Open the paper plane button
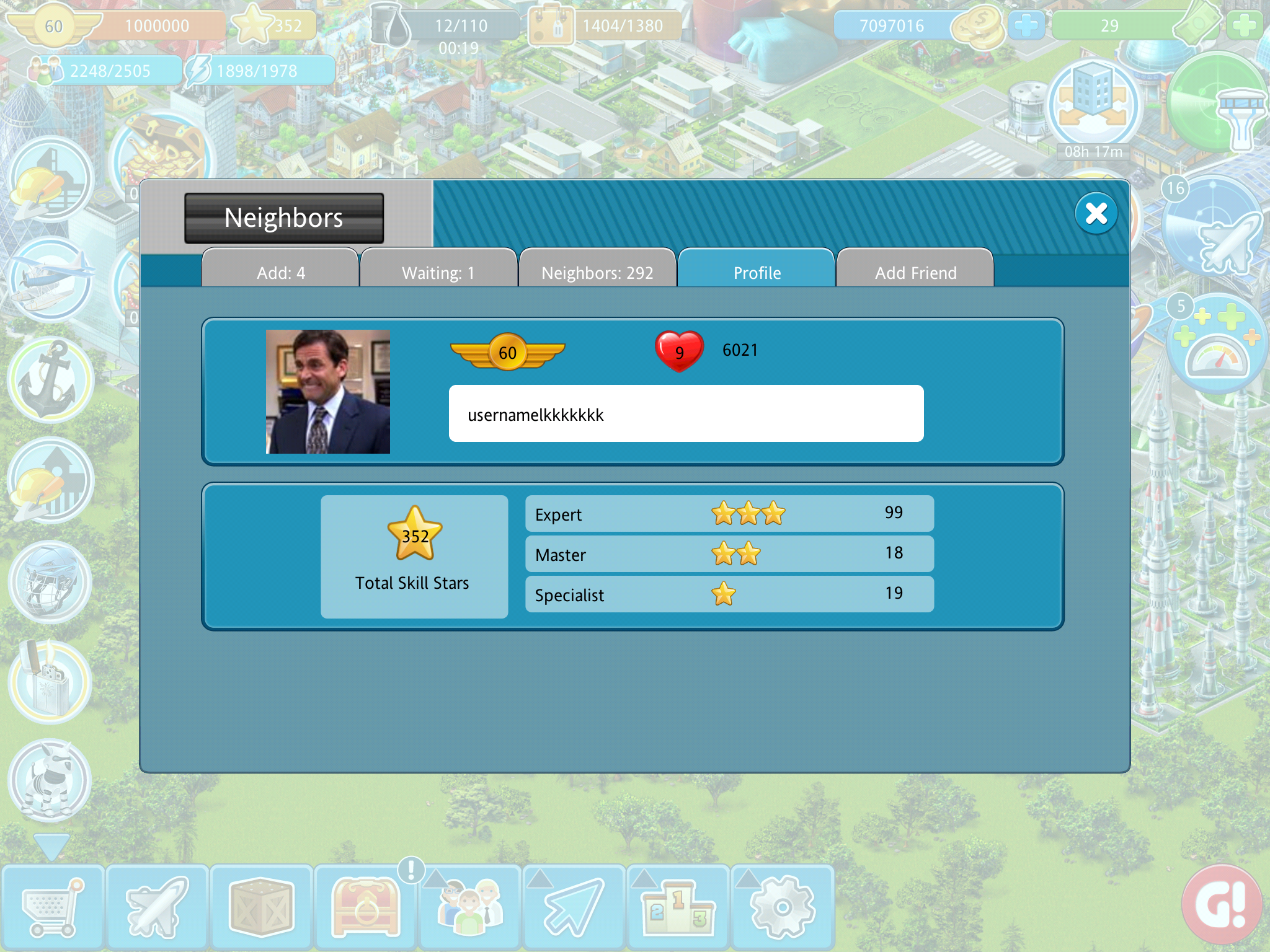The image size is (1270, 952). pos(574,907)
